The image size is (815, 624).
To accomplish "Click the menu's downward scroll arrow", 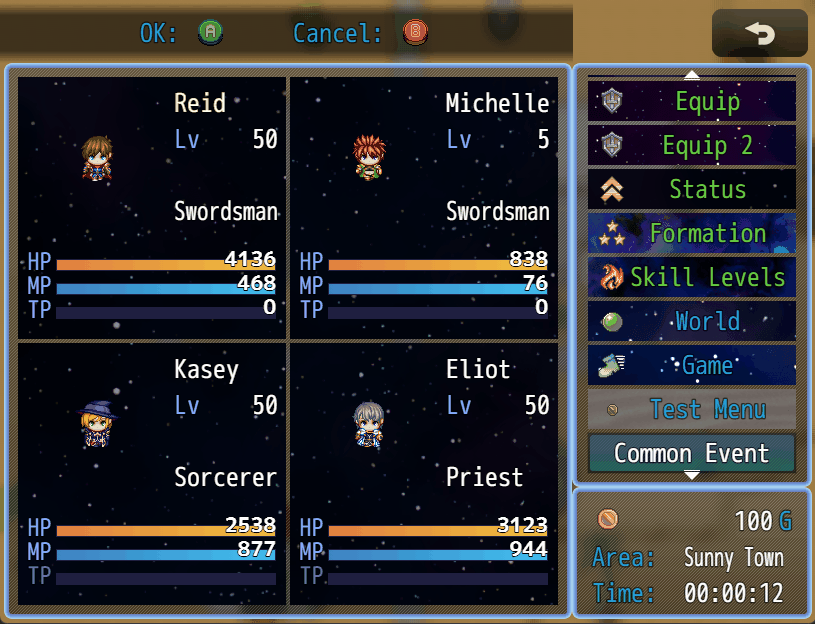I will [692, 475].
